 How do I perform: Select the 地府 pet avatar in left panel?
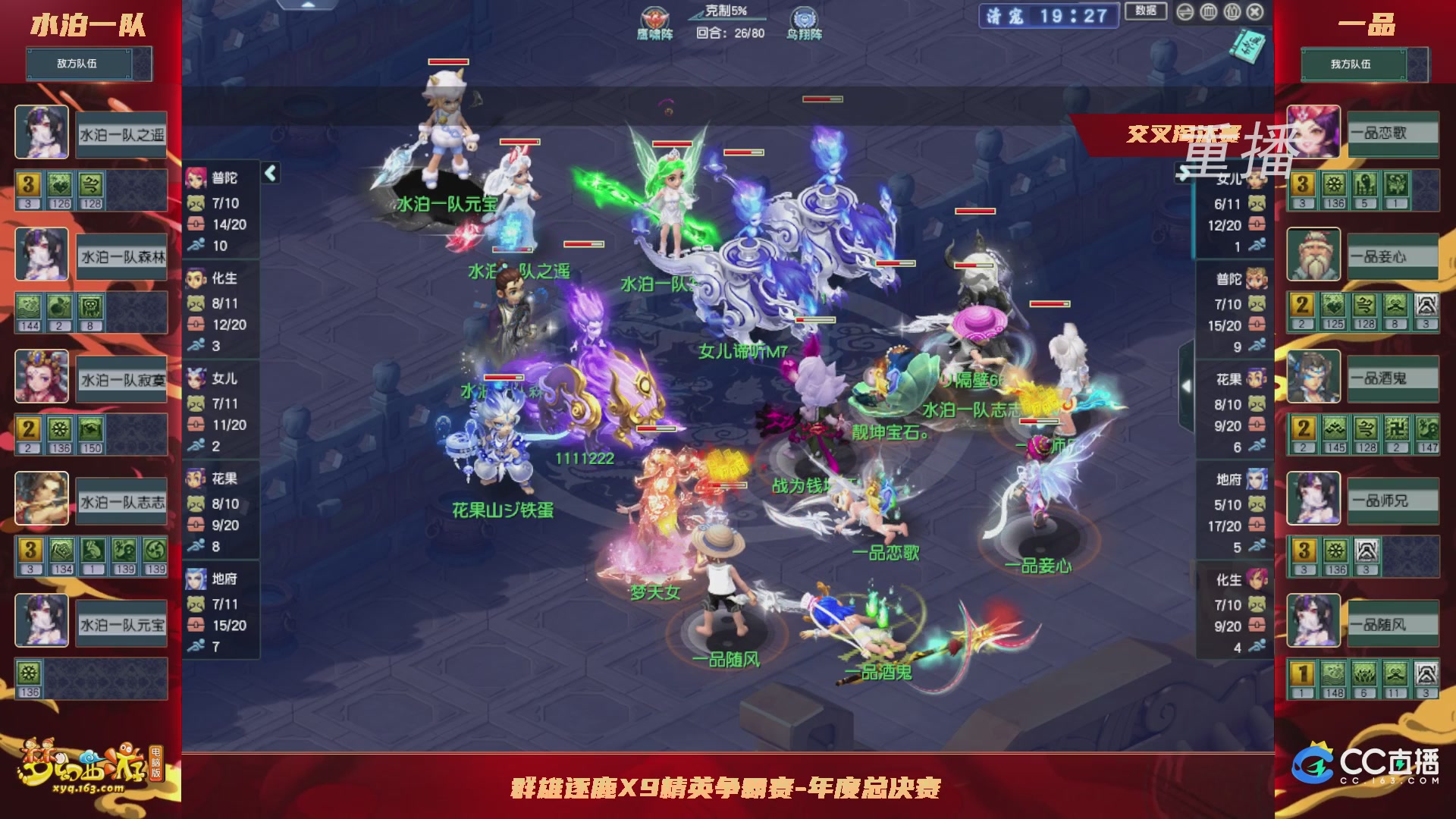[x=196, y=579]
